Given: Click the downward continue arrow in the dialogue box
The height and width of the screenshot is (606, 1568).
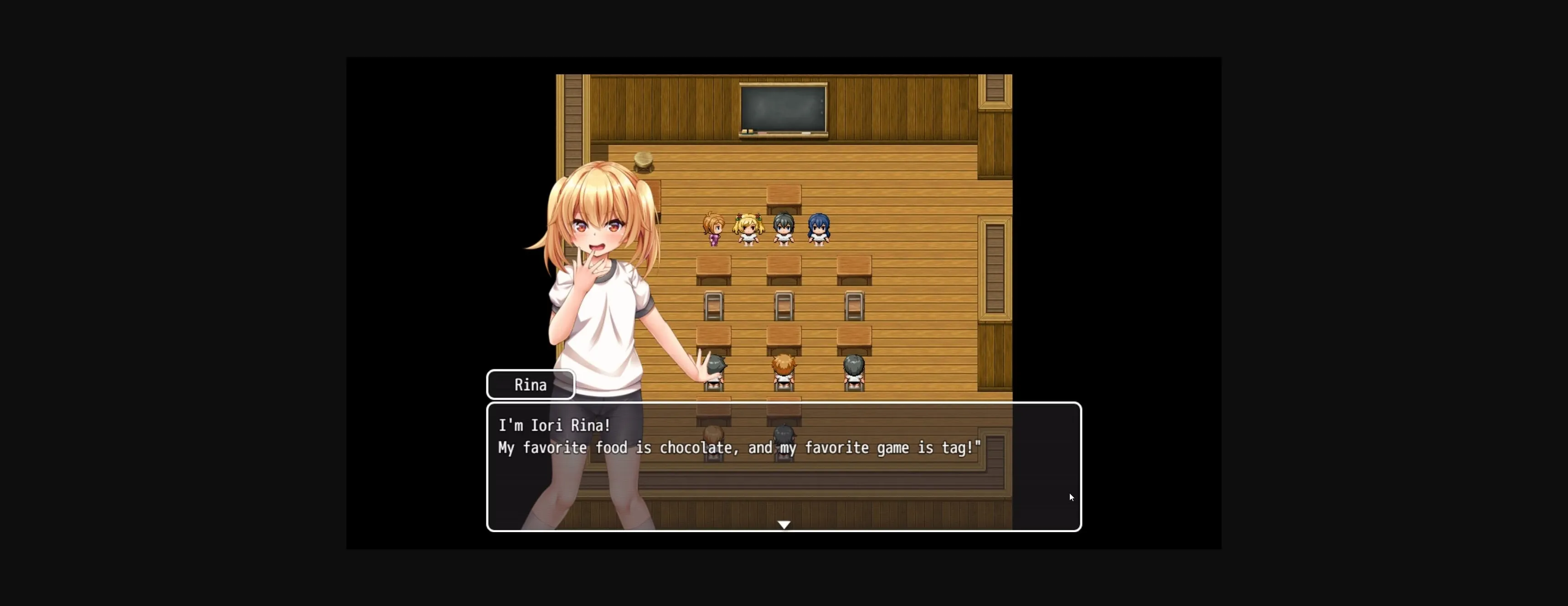Looking at the screenshot, I should [x=784, y=524].
